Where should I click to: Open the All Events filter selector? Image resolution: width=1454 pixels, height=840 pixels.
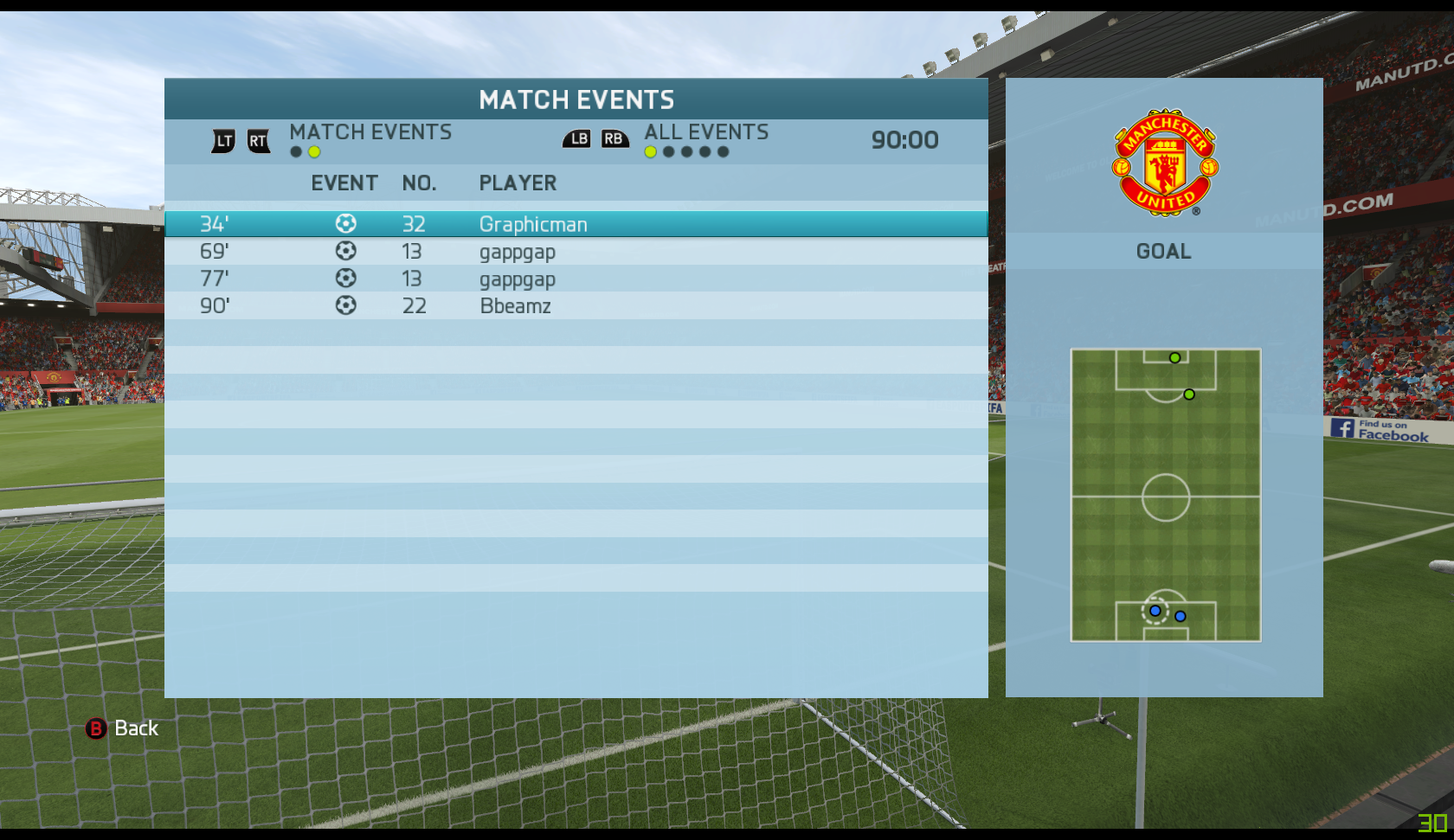click(x=706, y=132)
